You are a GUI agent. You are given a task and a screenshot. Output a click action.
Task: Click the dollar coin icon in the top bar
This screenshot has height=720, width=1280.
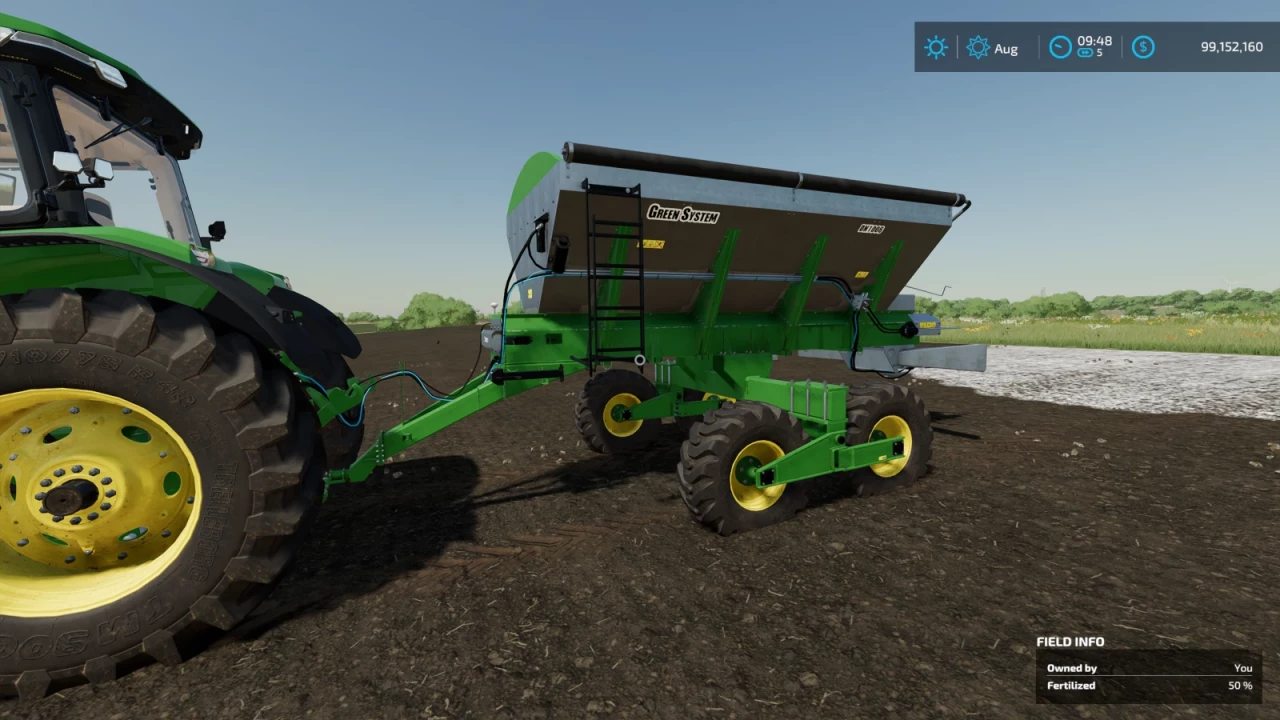(x=1143, y=46)
